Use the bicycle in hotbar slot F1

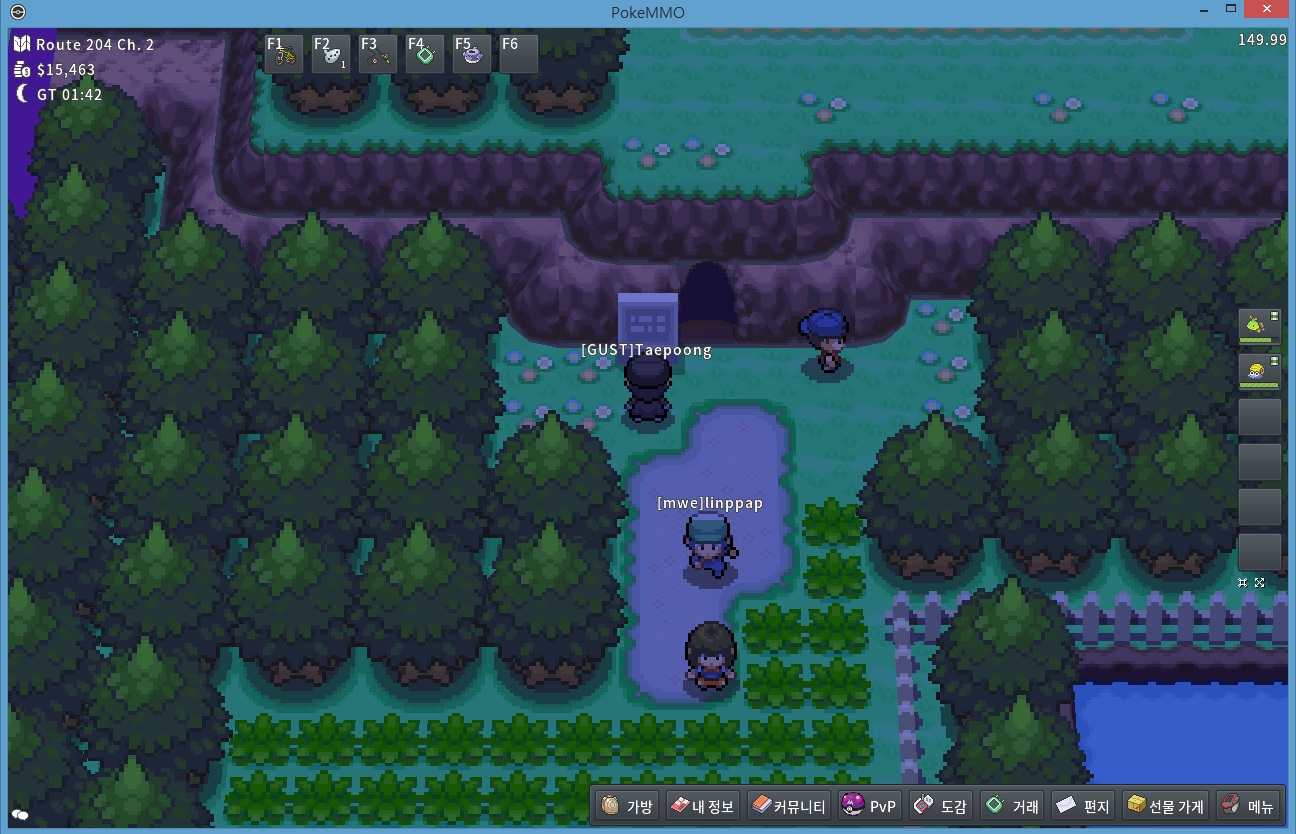(x=284, y=55)
